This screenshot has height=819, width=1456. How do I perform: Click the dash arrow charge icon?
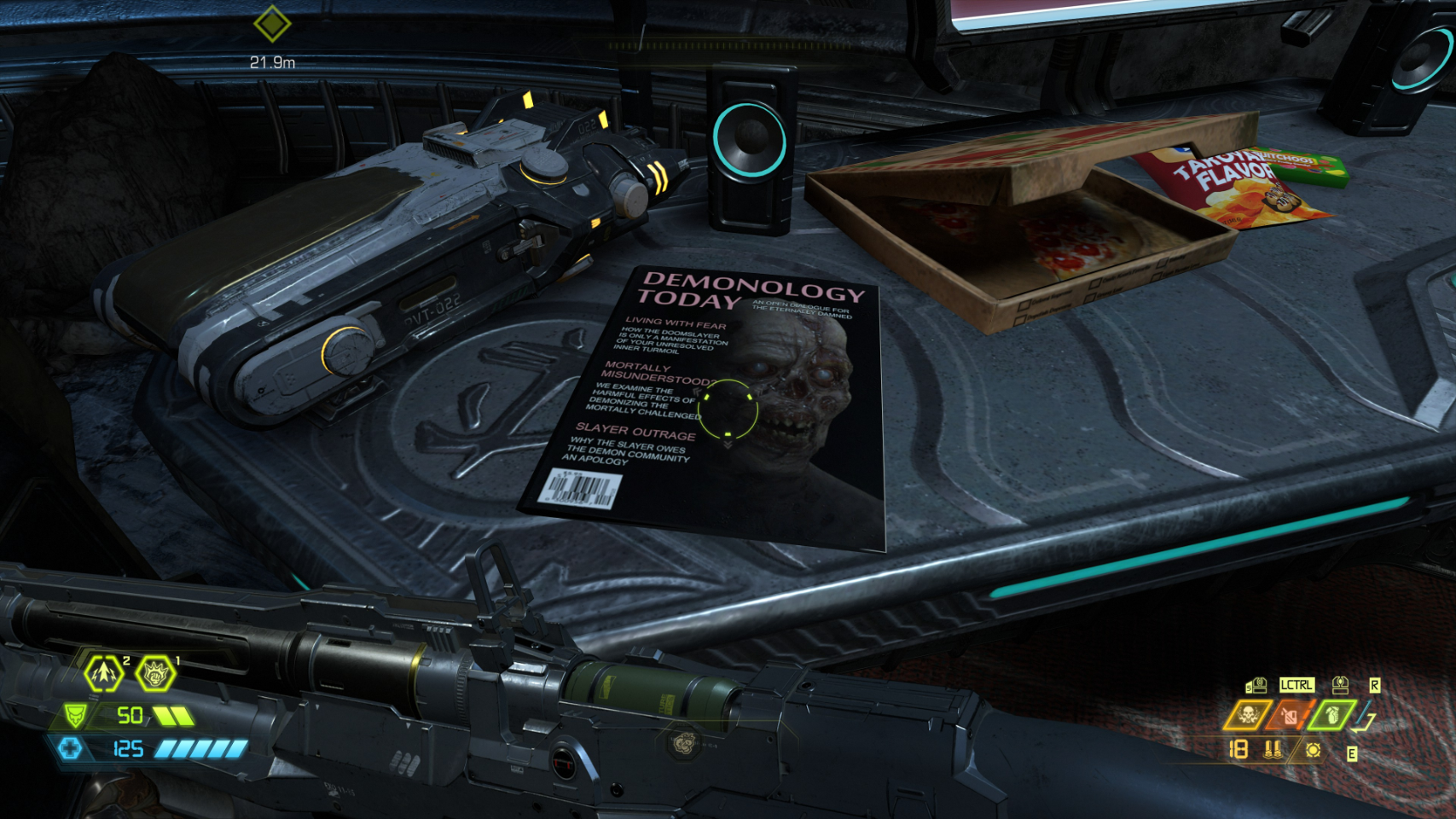click(x=104, y=673)
